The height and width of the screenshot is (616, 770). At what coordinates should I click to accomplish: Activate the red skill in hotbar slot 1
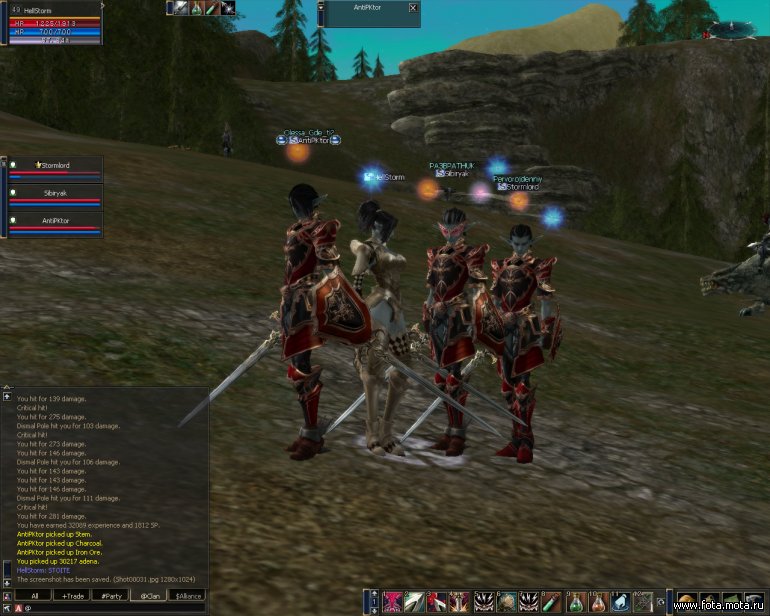point(392,603)
